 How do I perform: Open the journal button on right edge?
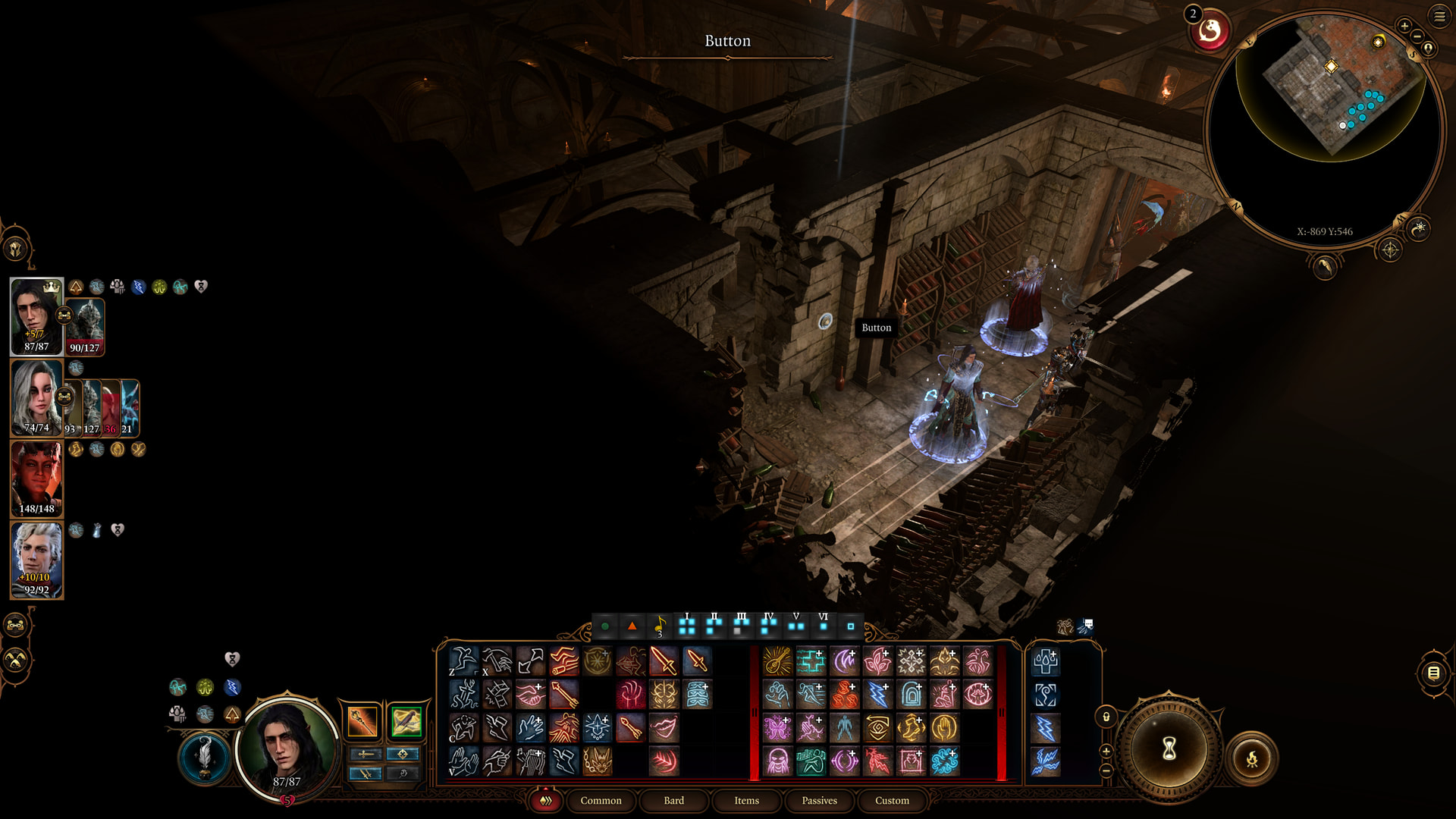[1433, 673]
